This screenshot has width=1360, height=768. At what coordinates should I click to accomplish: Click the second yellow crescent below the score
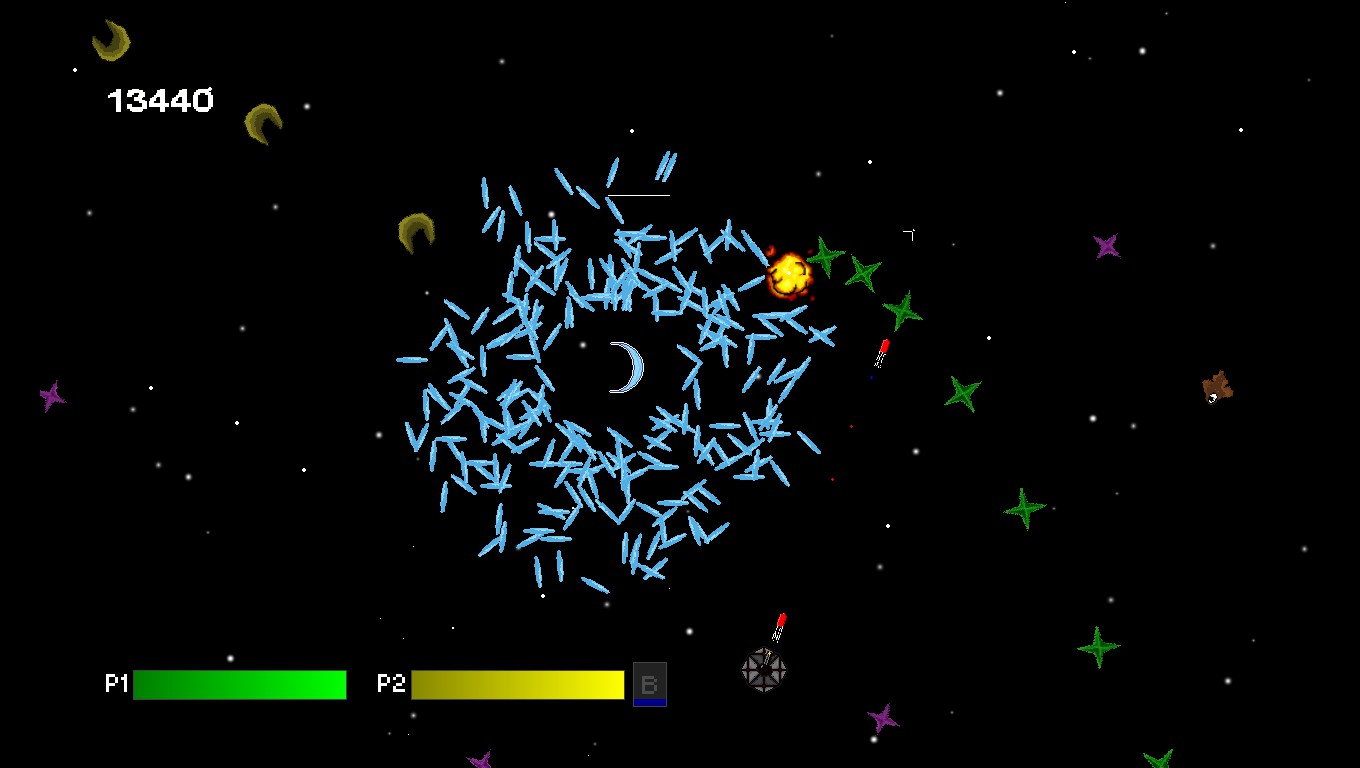tap(262, 124)
